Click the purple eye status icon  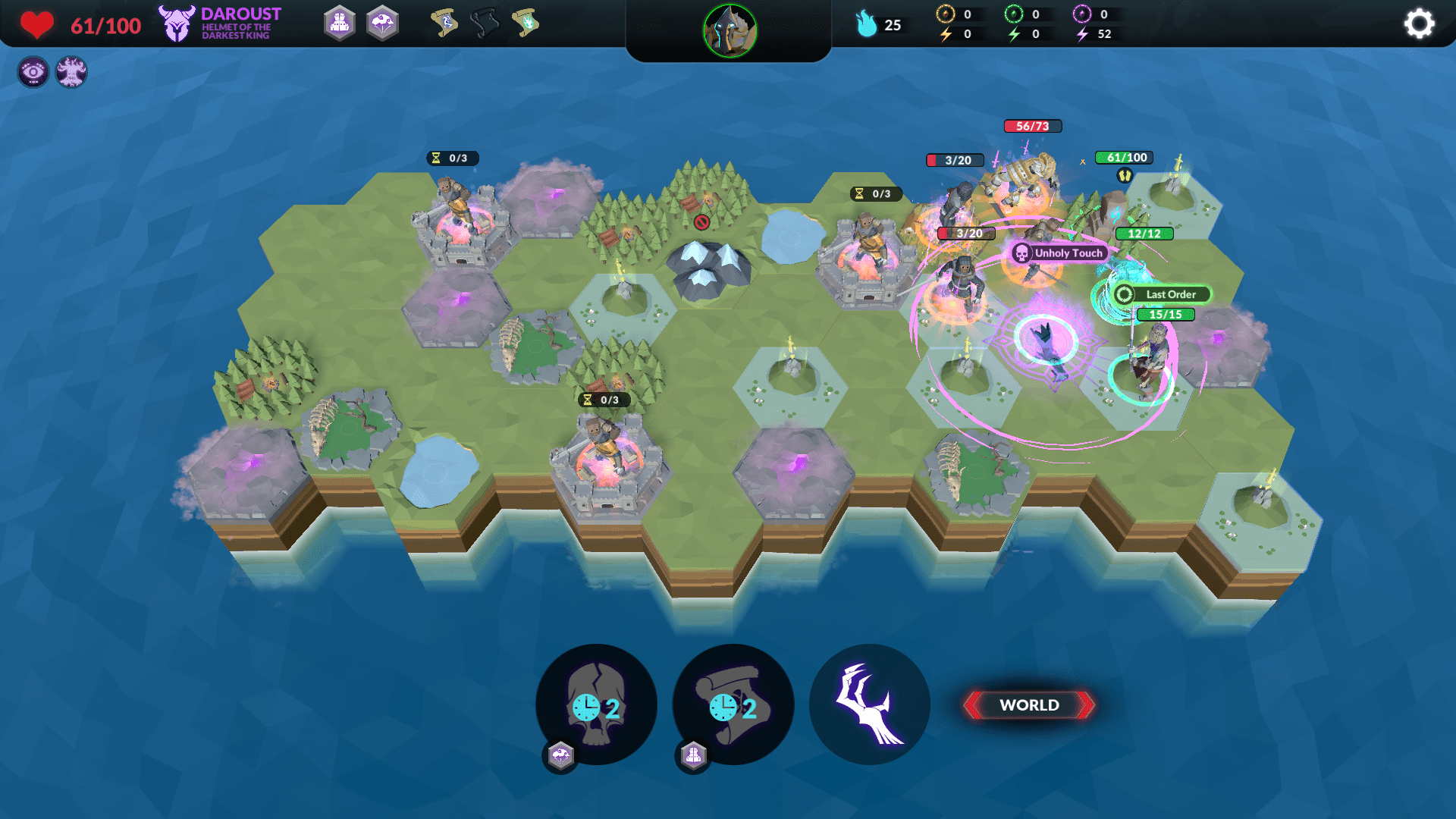pos(33,72)
